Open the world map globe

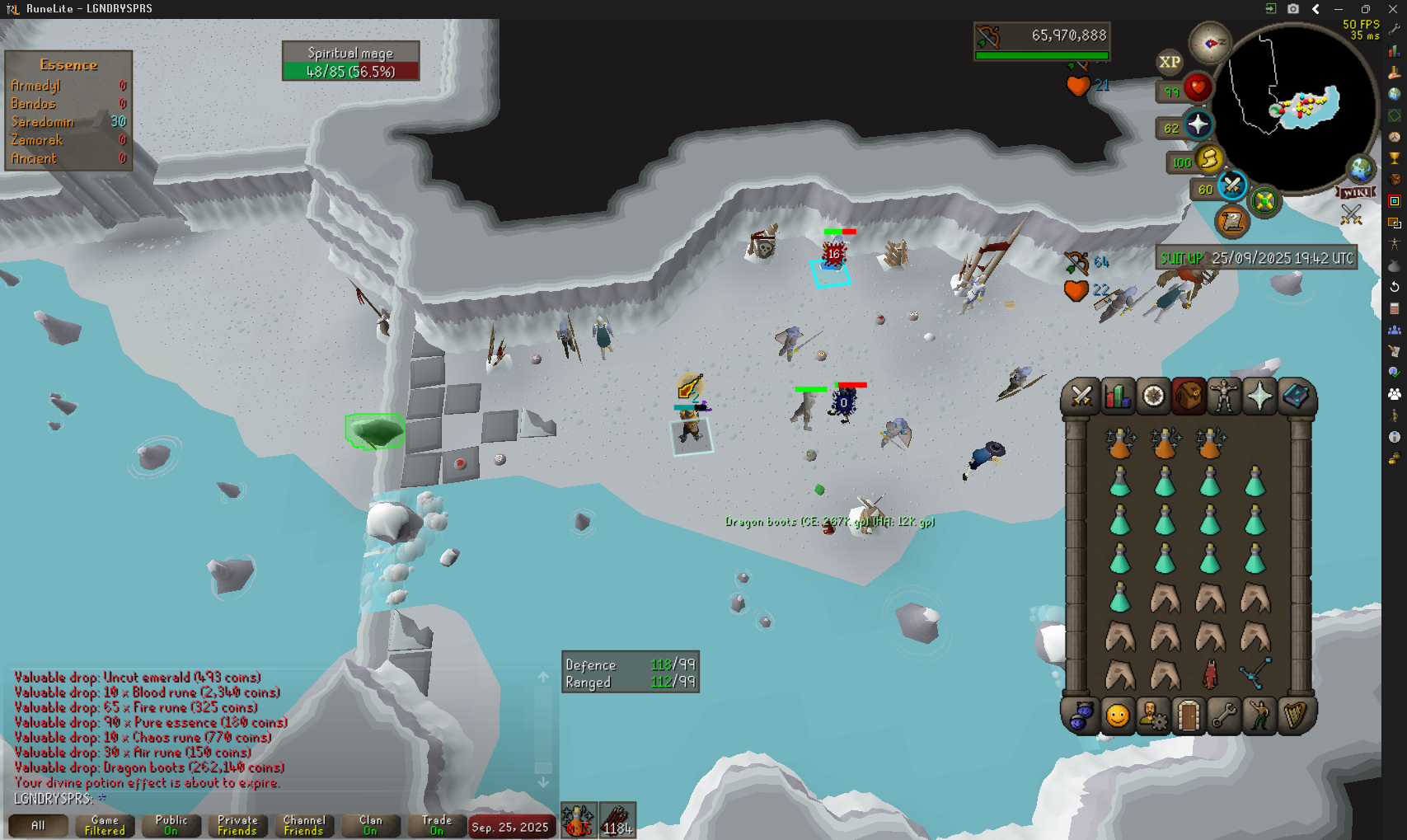point(1361,170)
